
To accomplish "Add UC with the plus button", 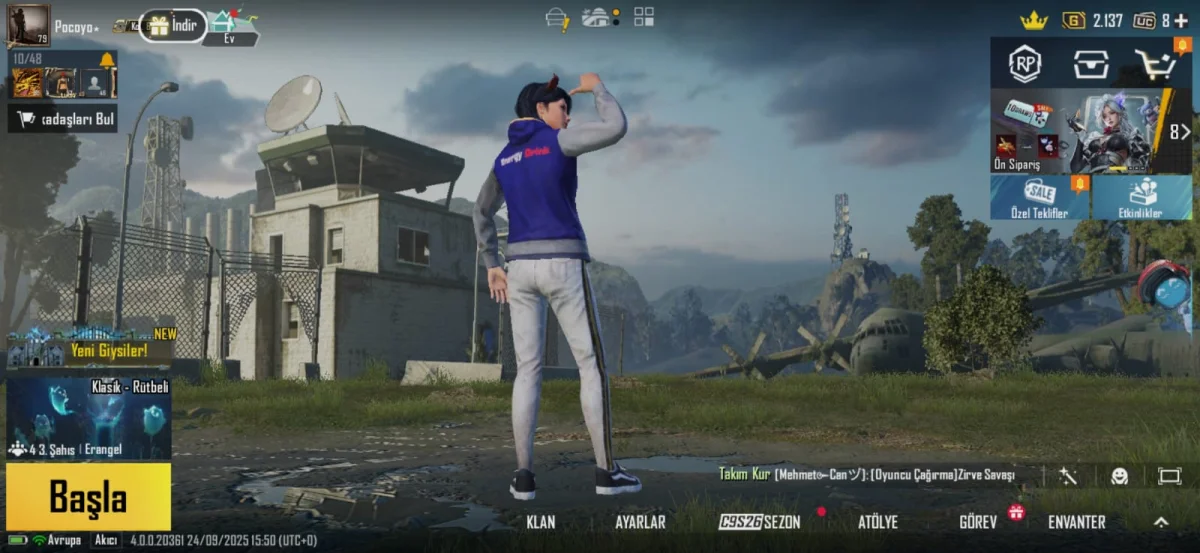I will click(x=1182, y=20).
